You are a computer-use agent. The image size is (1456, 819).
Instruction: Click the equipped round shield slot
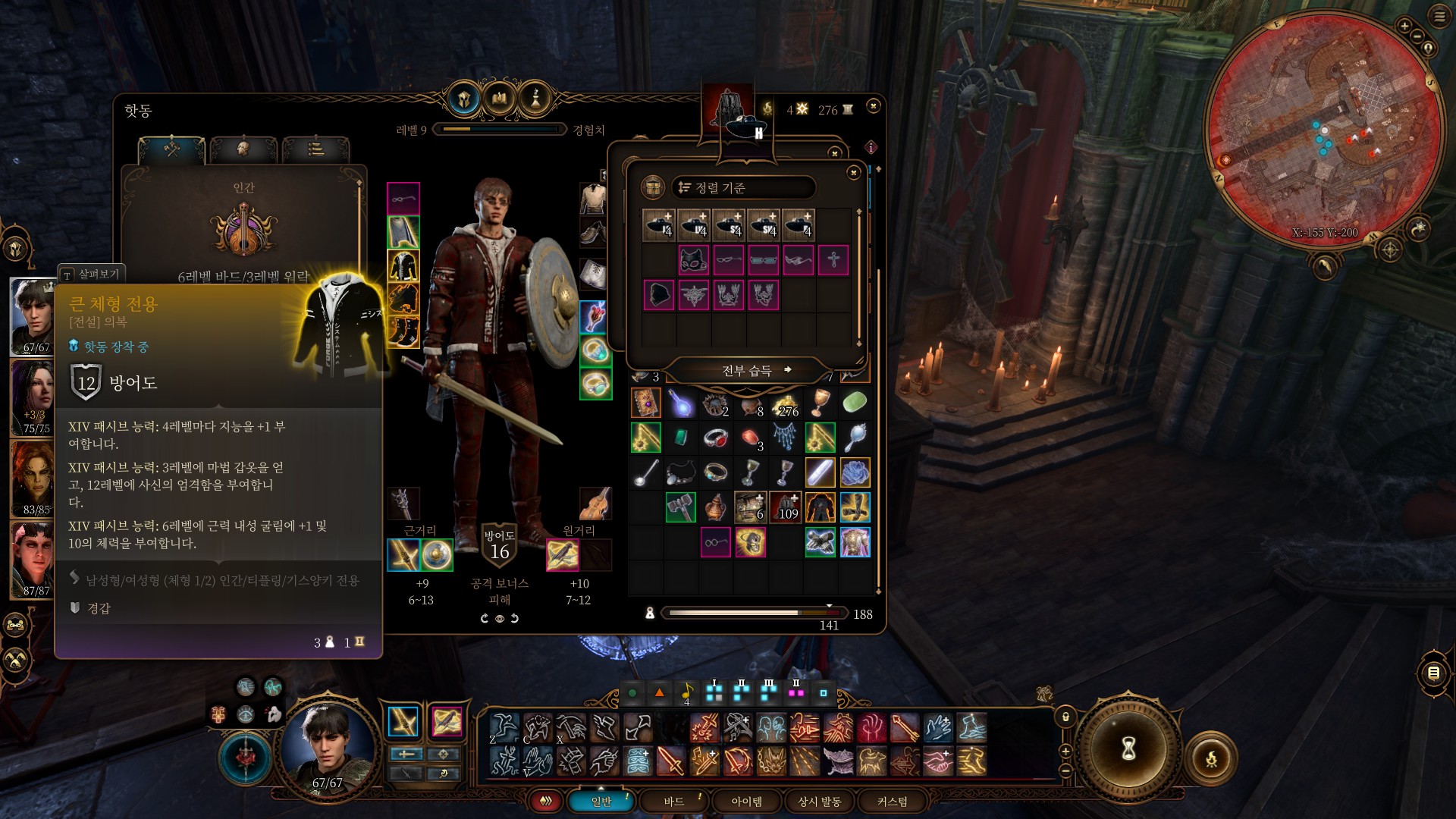click(x=438, y=555)
